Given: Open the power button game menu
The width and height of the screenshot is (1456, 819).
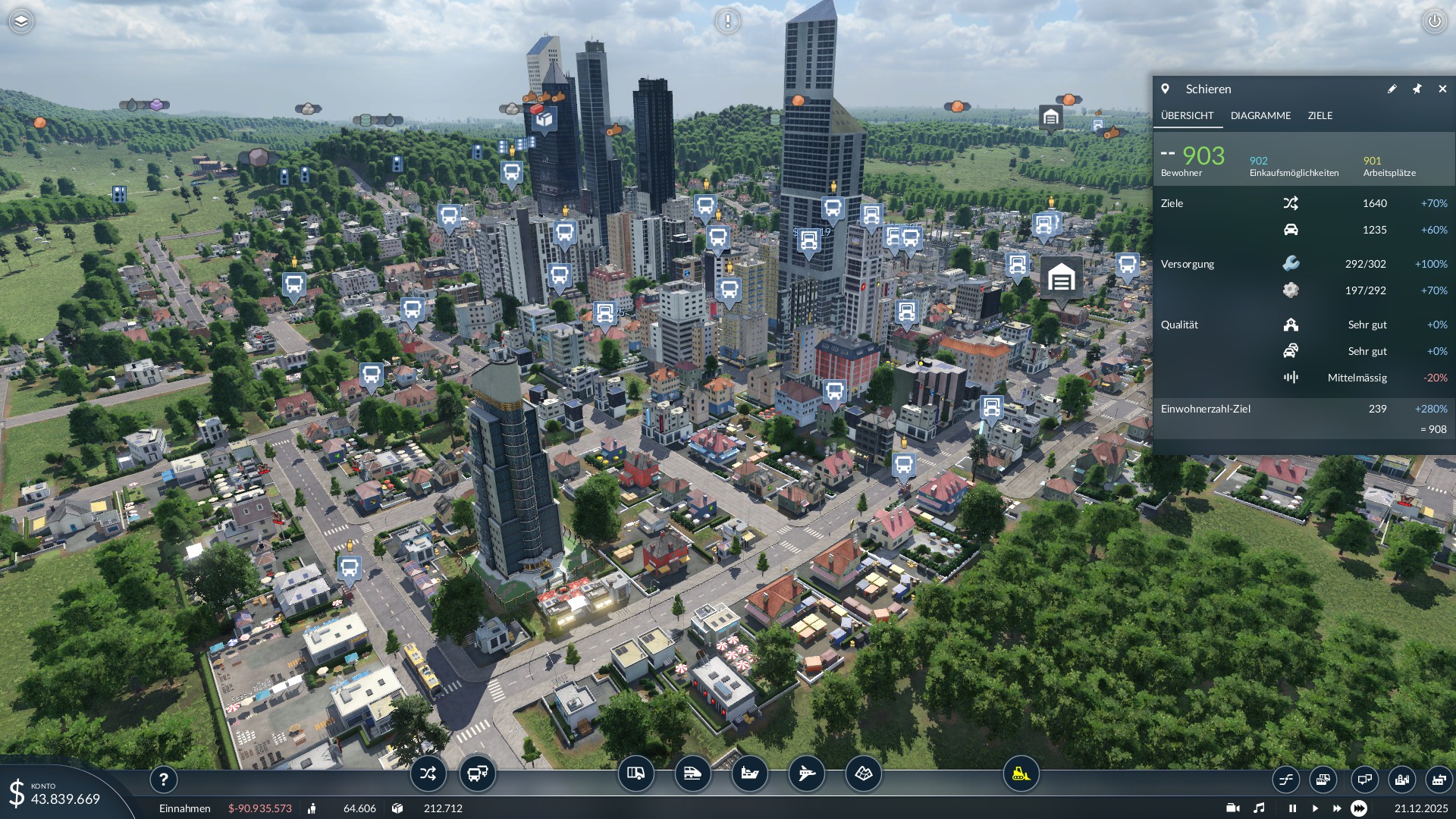Looking at the screenshot, I should click(1434, 21).
